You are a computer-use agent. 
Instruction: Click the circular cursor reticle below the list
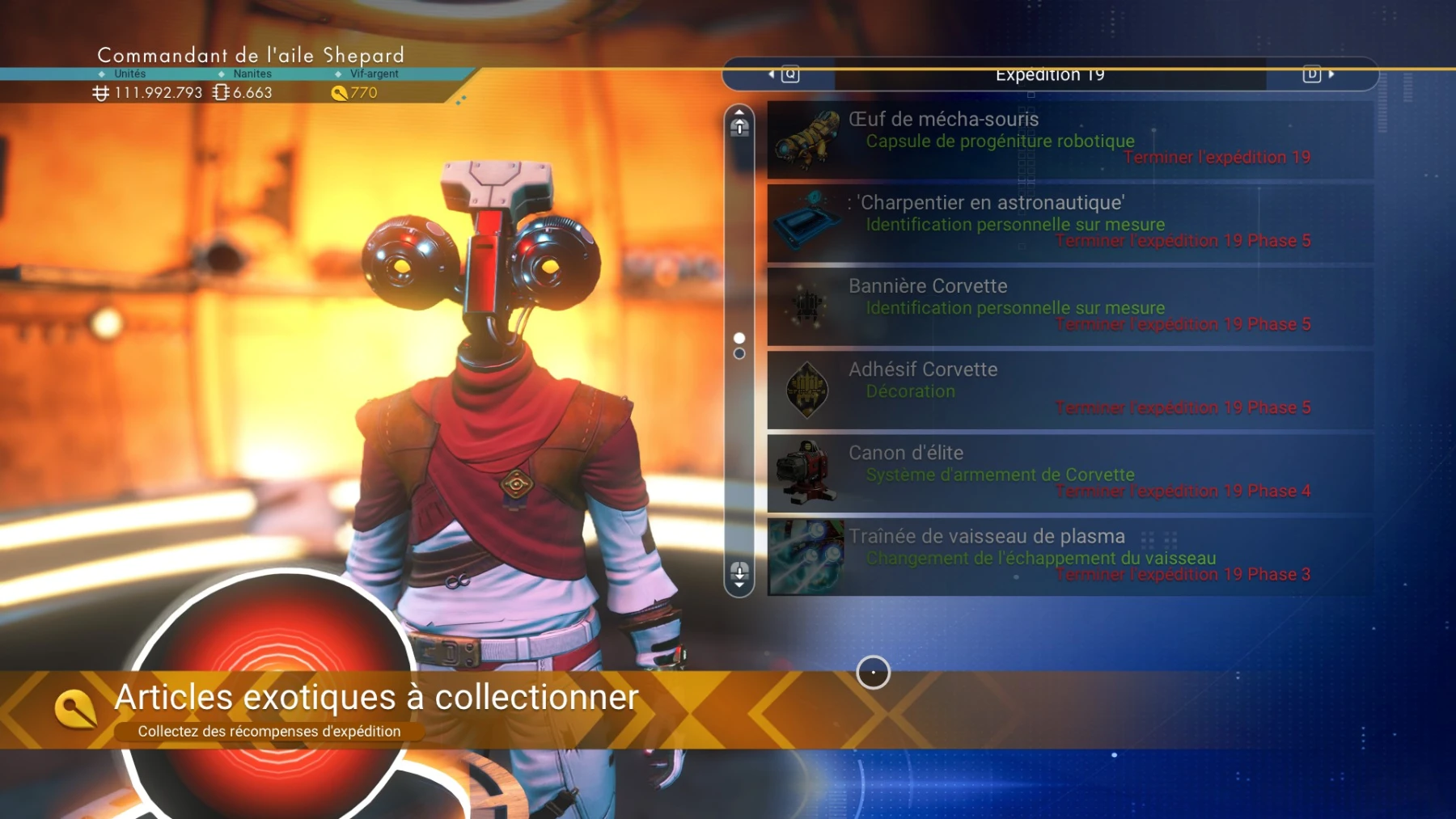[873, 673]
